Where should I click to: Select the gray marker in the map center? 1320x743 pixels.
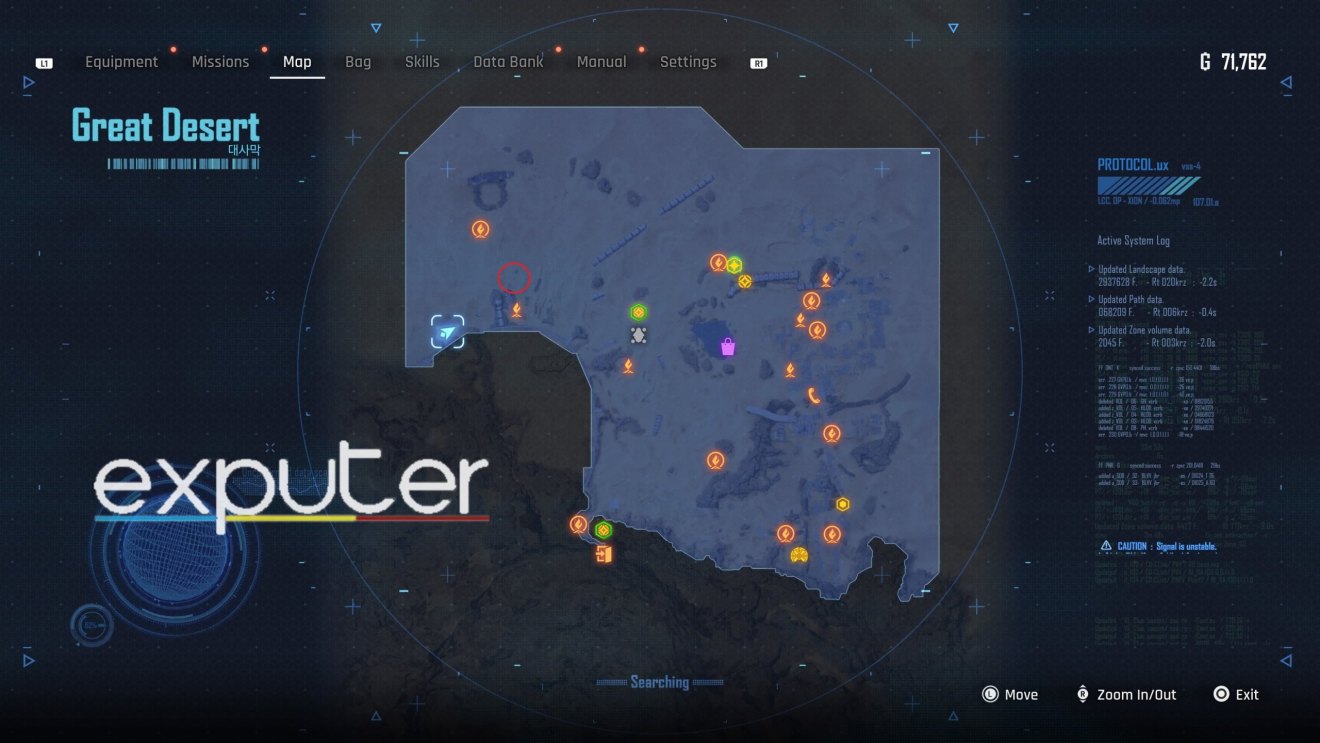pos(639,336)
